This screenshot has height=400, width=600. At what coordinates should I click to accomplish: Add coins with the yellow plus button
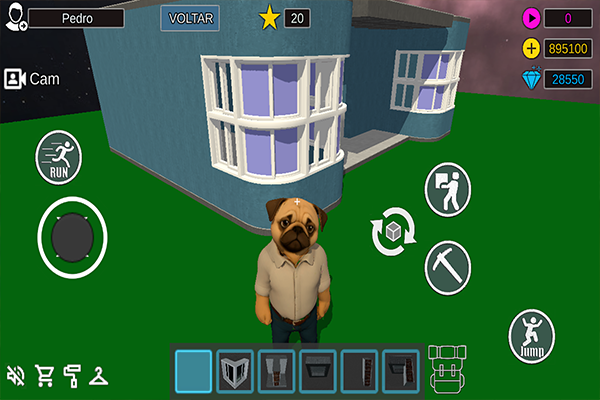531,49
